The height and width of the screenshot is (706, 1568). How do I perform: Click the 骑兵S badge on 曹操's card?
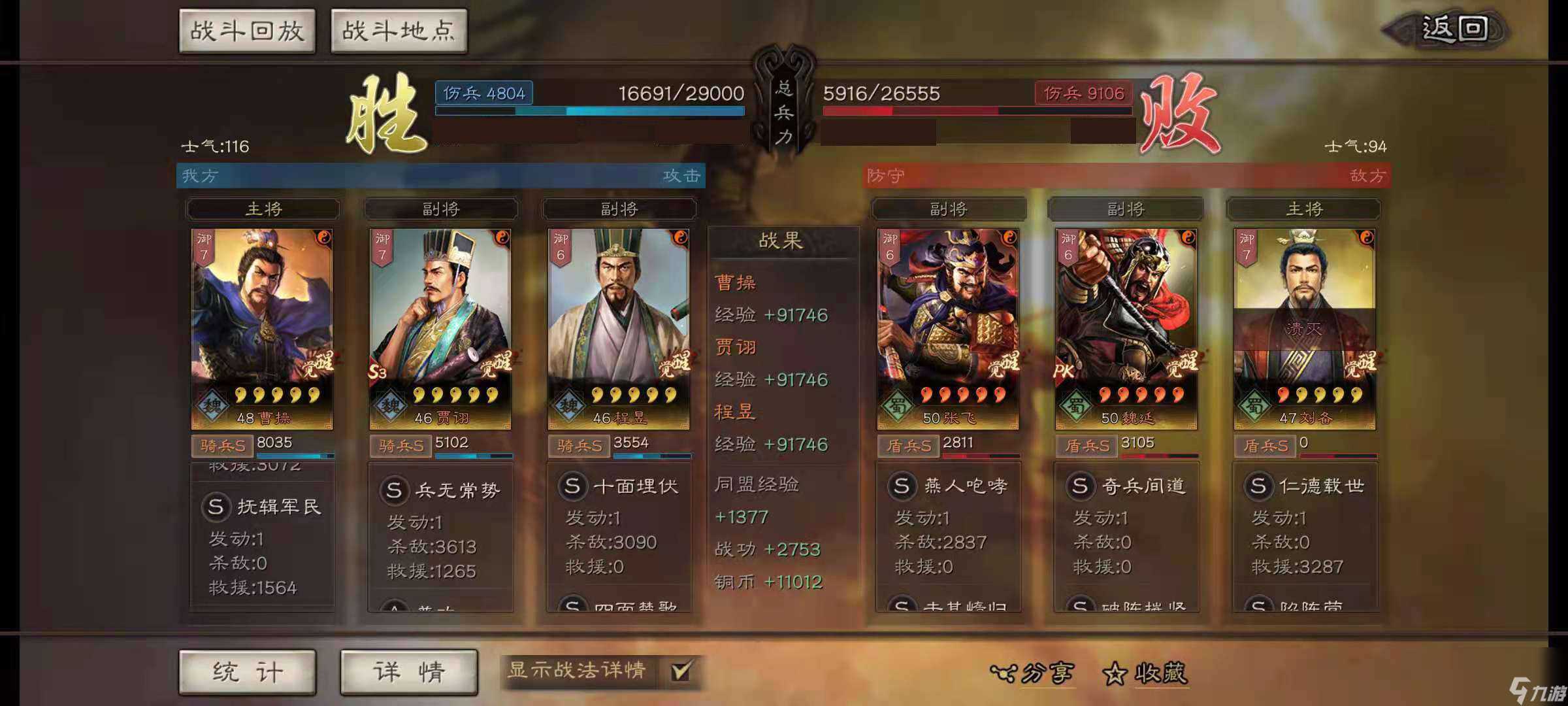[222, 446]
